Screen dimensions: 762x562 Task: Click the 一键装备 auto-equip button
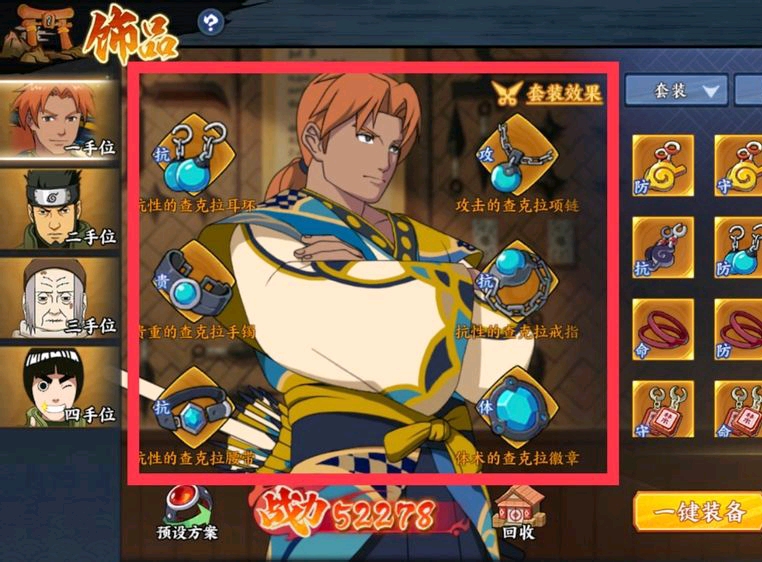tap(698, 511)
